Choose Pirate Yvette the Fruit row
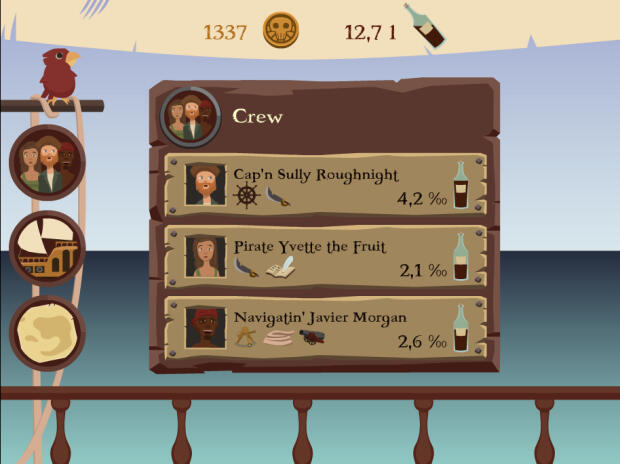The height and width of the screenshot is (464, 620). click(x=325, y=256)
